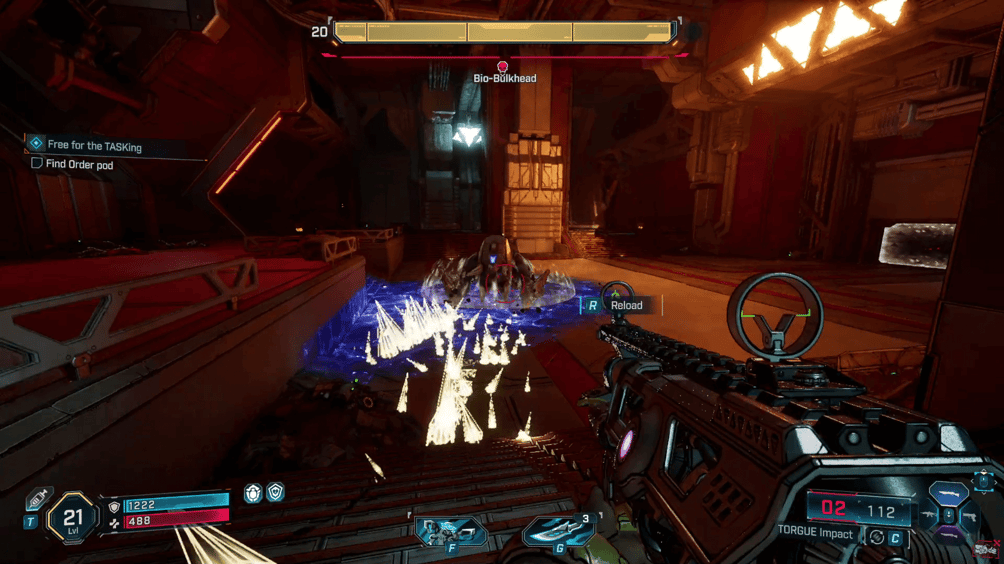This screenshot has height=564, width=1004.
Task: Click the Bio-Bulkhead boss name marker
Action: click(503, 77)
